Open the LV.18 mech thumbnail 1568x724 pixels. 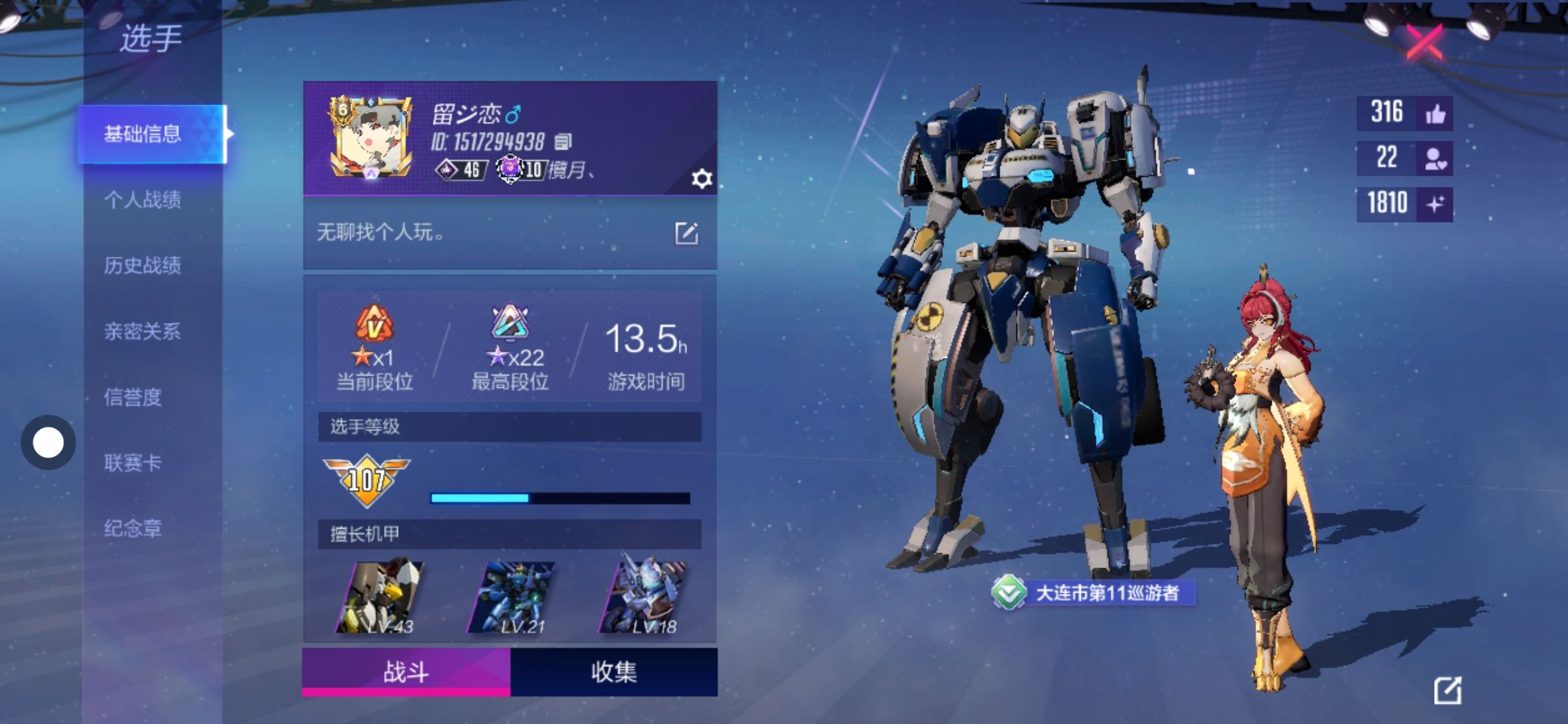click(643, 597)
